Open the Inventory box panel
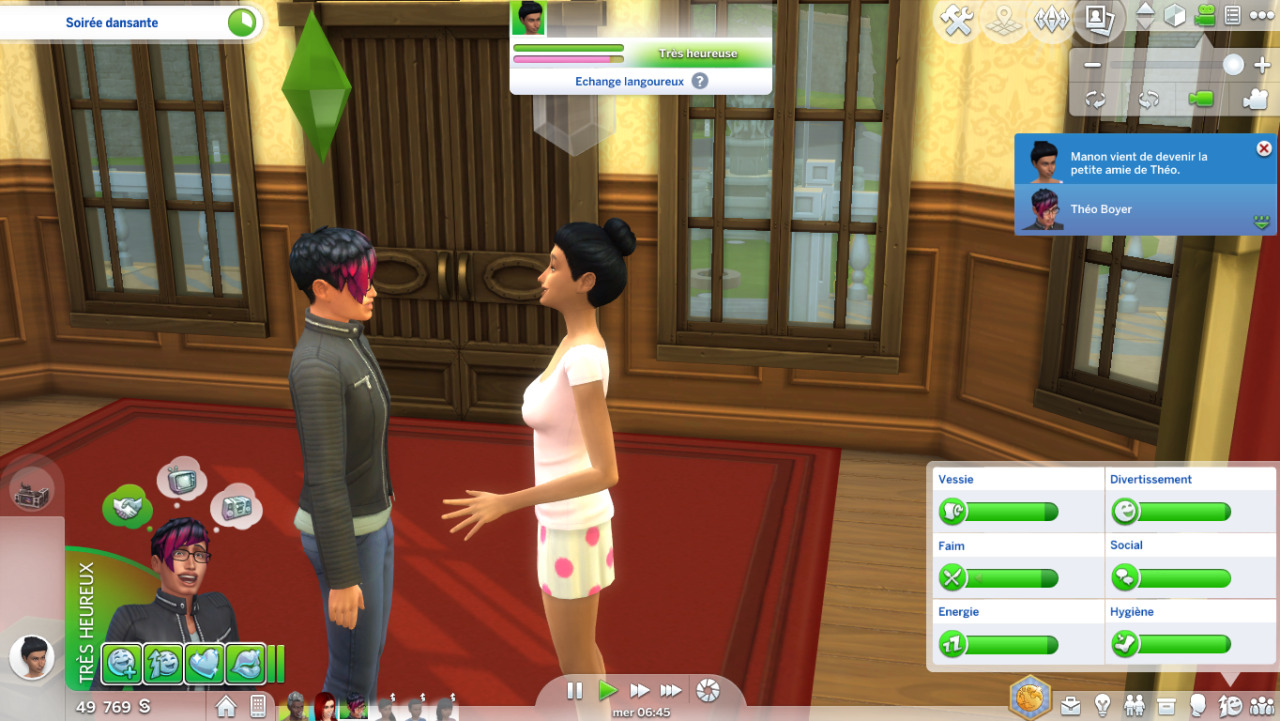Screen dimensions: 1280x721 tap(1165, 705)
